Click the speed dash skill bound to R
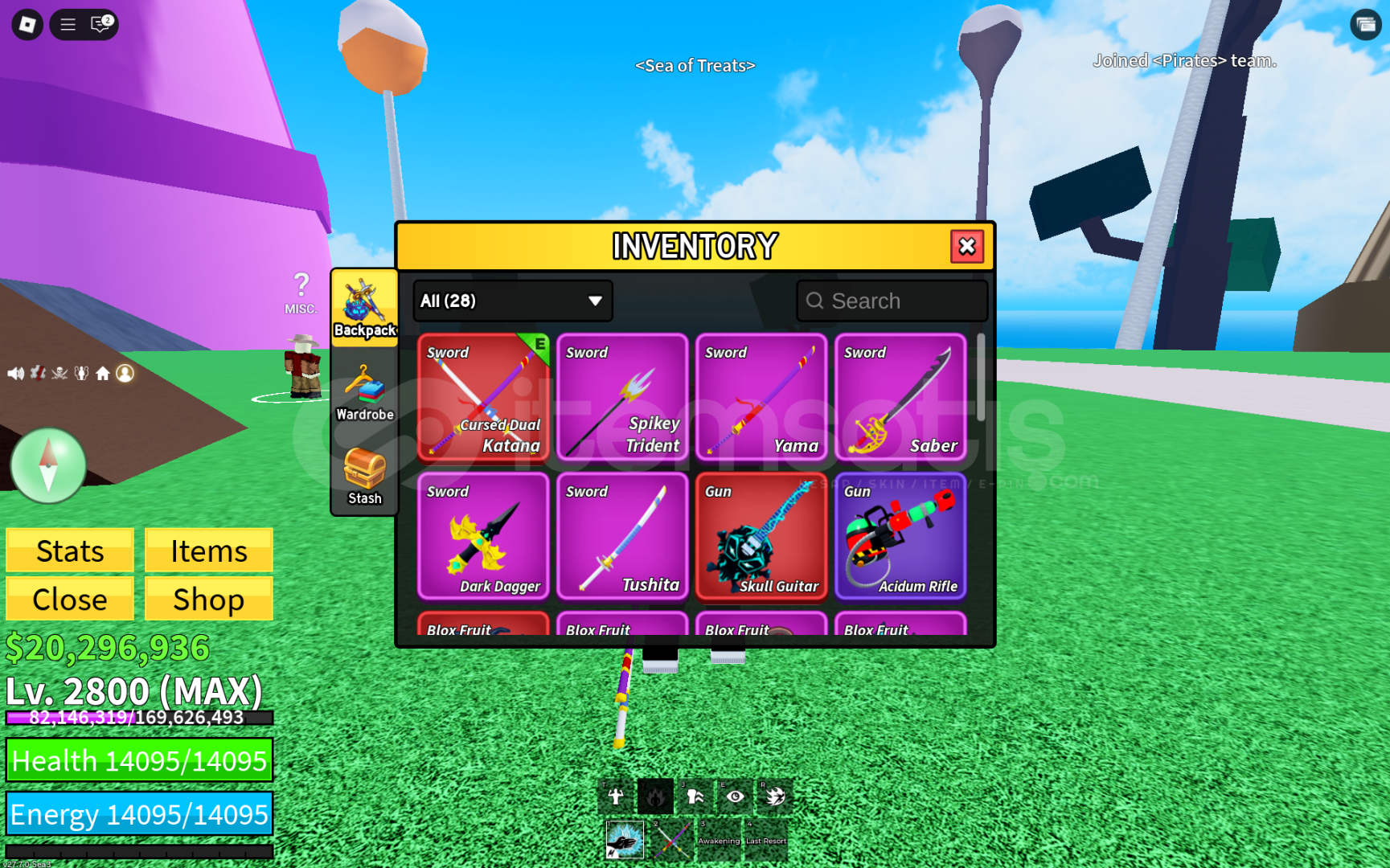Image resolution: width=1390 pixels, height=868 pixels. pyautogui.click(x=774, y=796)
